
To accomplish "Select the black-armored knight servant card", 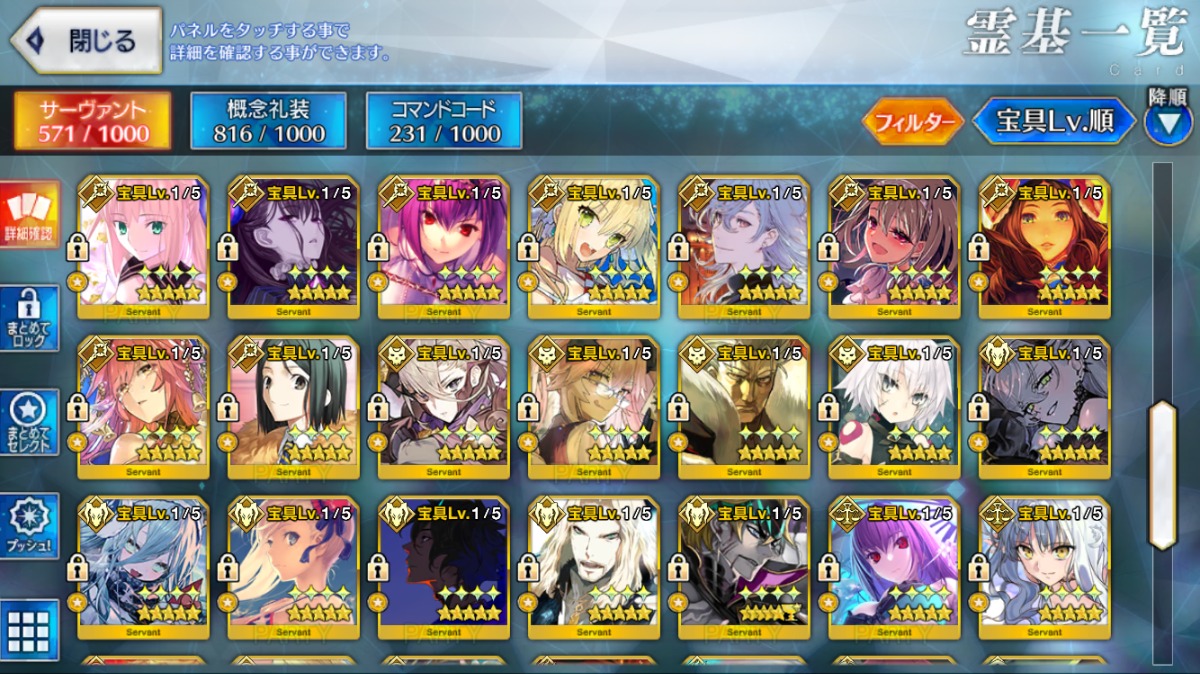I will point(744,567).
